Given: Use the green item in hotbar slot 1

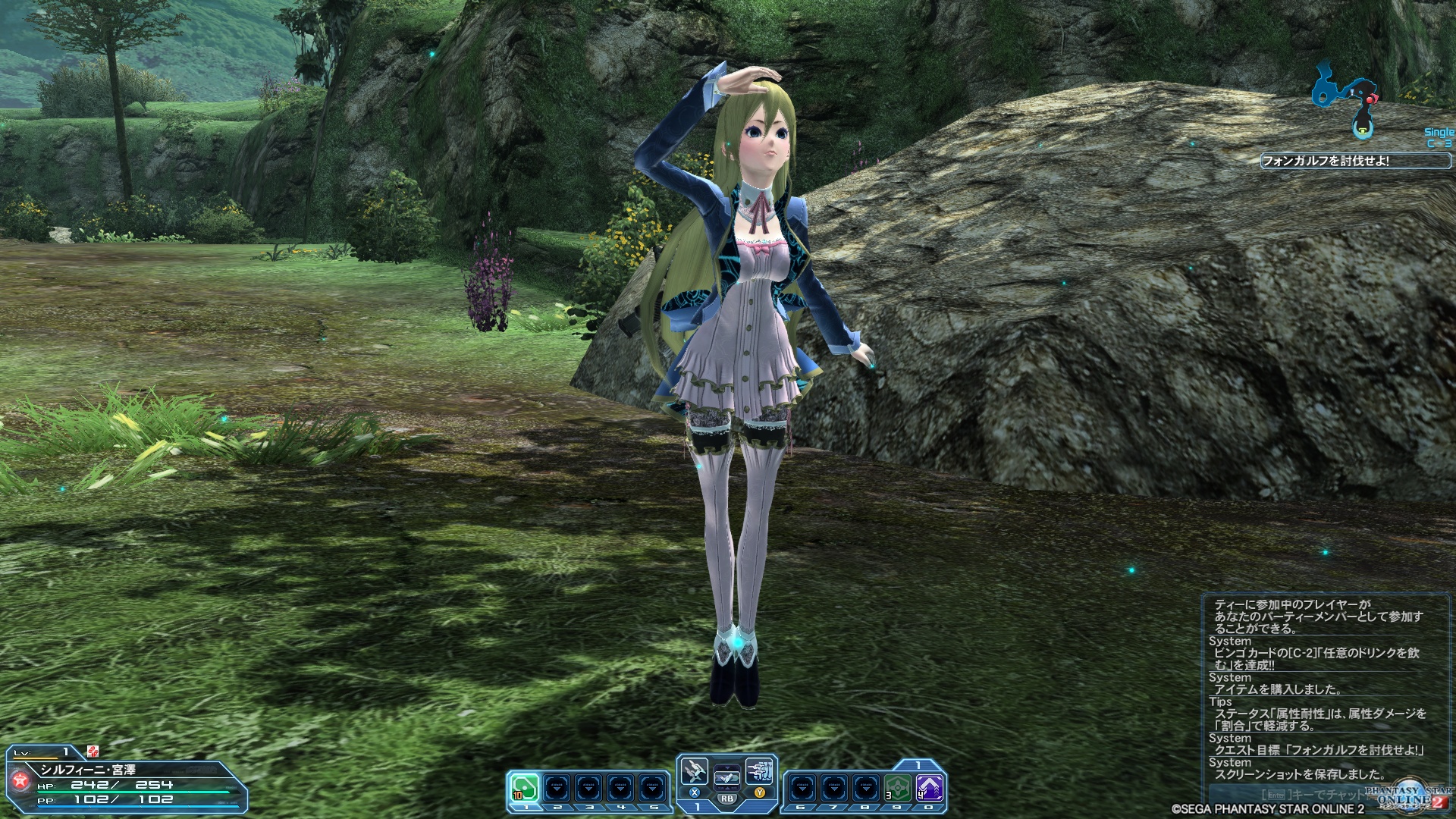Looking at the screenshot, I should tap(524, 789).
